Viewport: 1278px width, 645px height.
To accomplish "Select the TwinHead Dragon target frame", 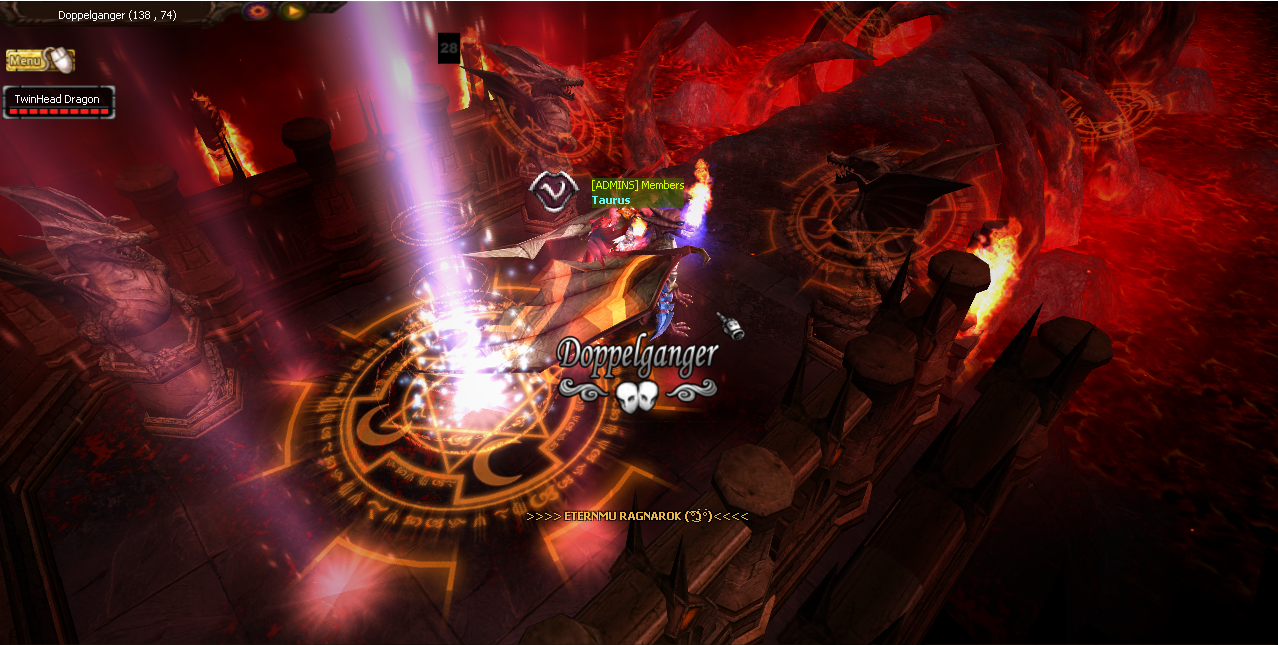I will (x=58, y=102).
